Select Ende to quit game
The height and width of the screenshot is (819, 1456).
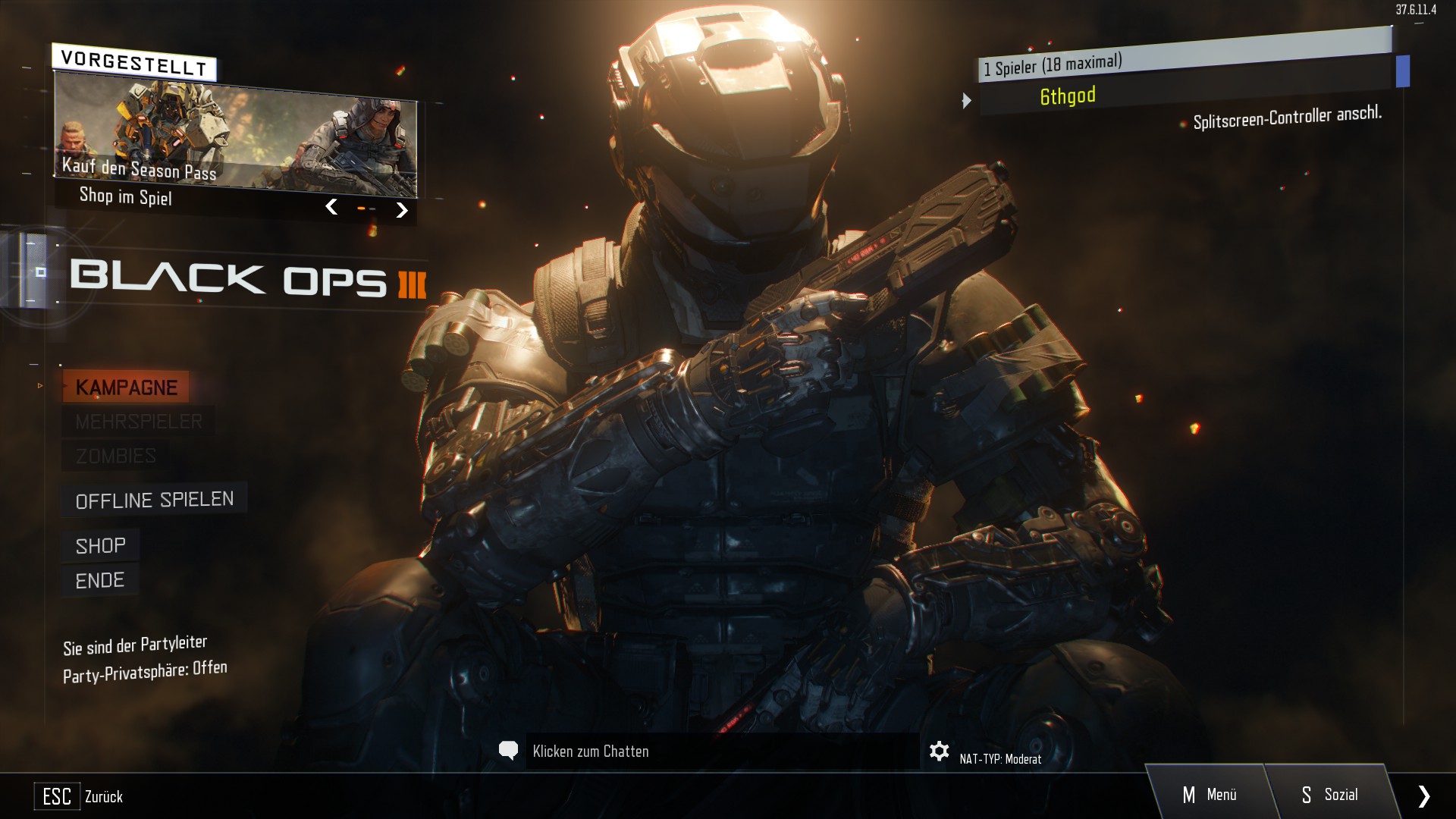click(x=99, y=581)
